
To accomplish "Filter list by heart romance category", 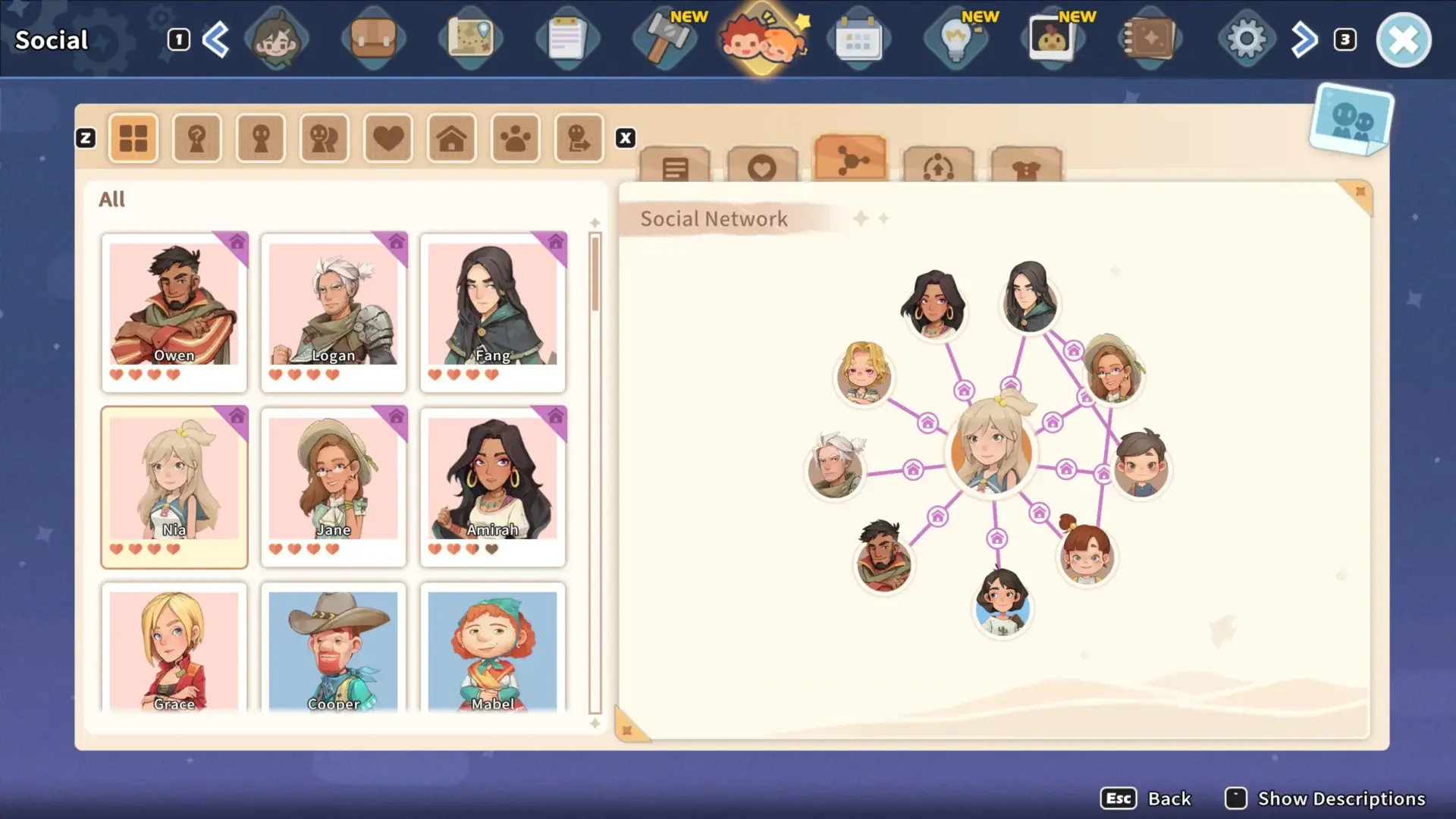I will click(x=388, y=139).
